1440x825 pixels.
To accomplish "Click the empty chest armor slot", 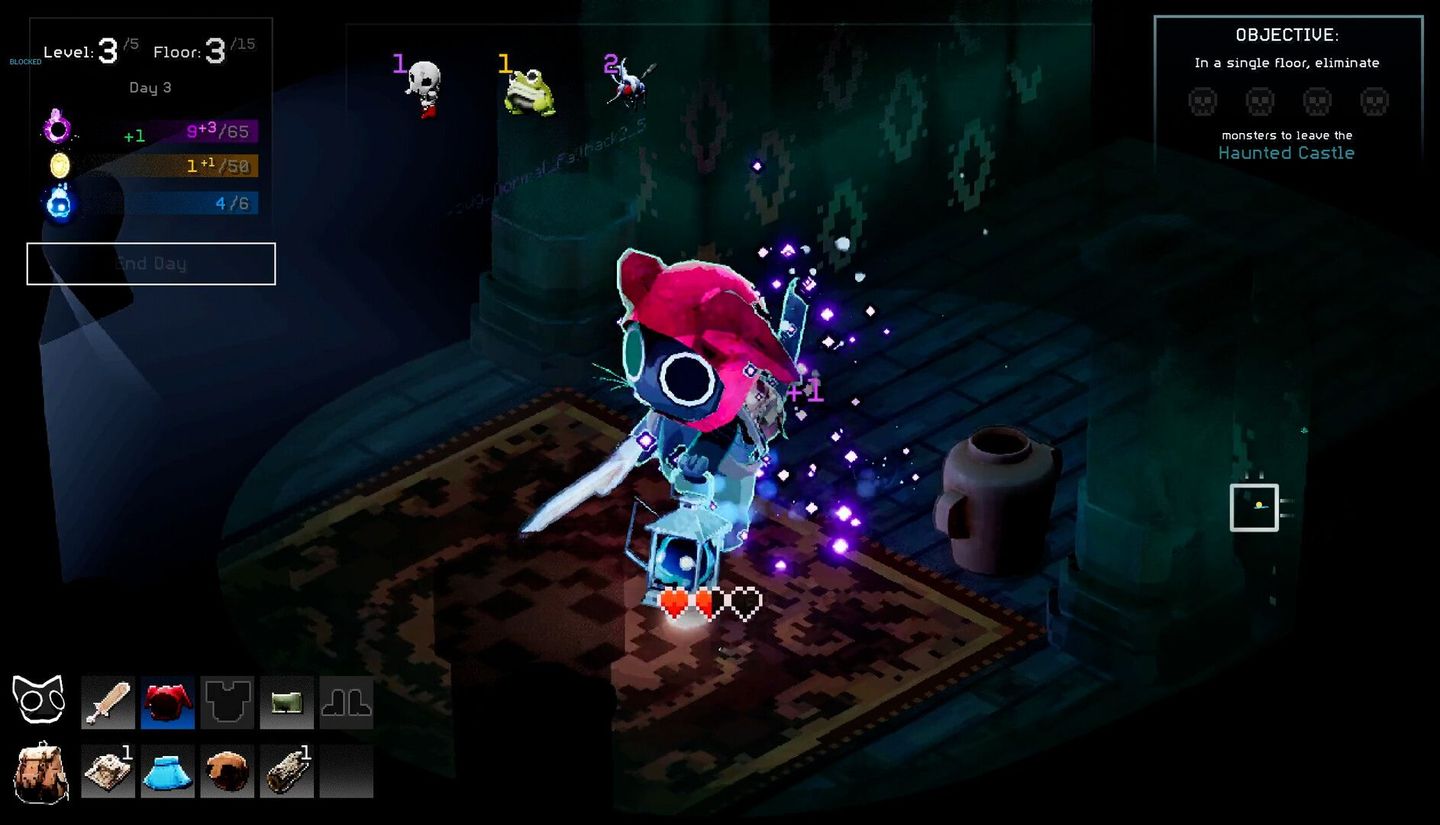I will (227, 703).
